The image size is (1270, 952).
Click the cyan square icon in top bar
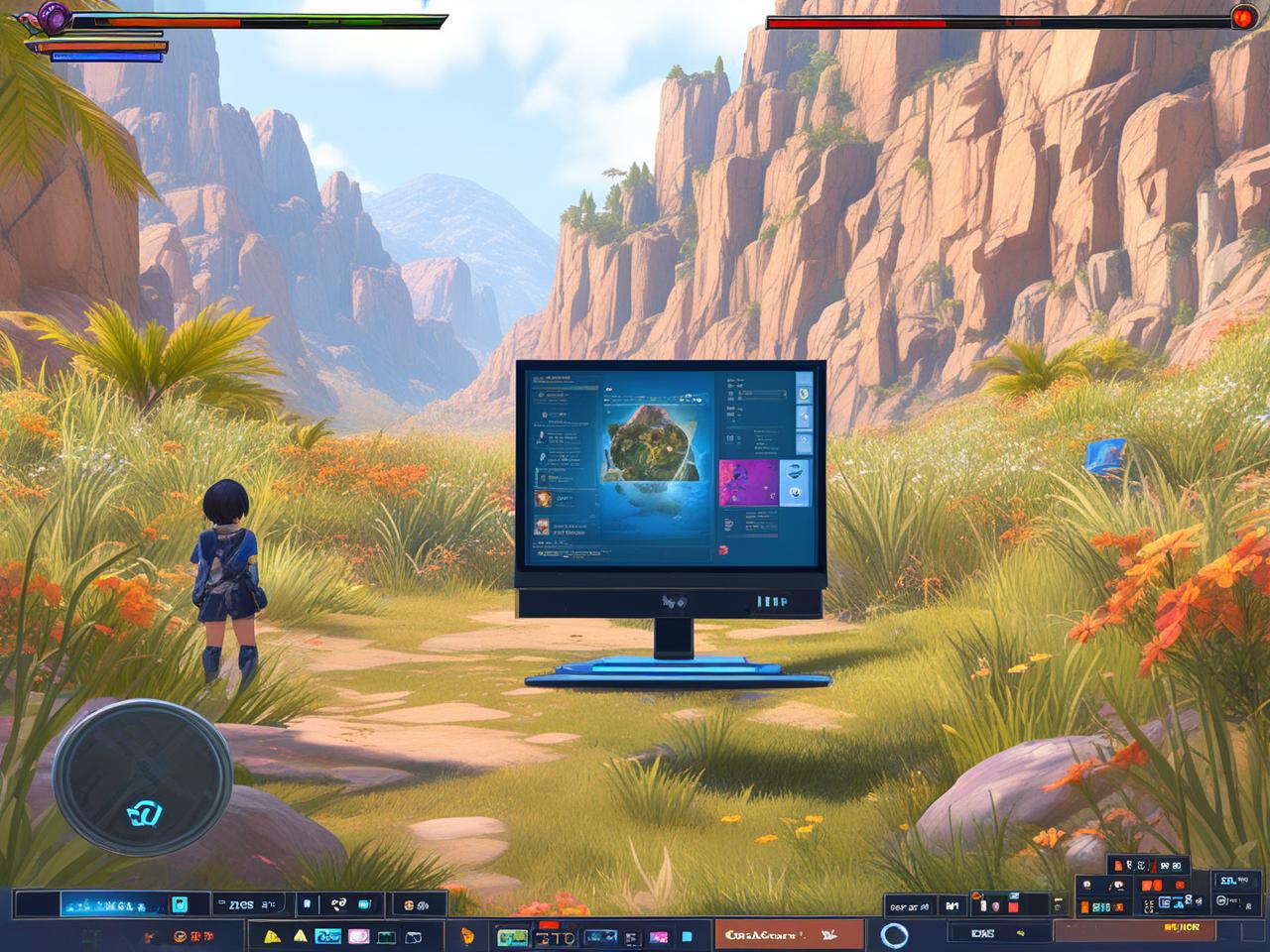tap(180, 904)
